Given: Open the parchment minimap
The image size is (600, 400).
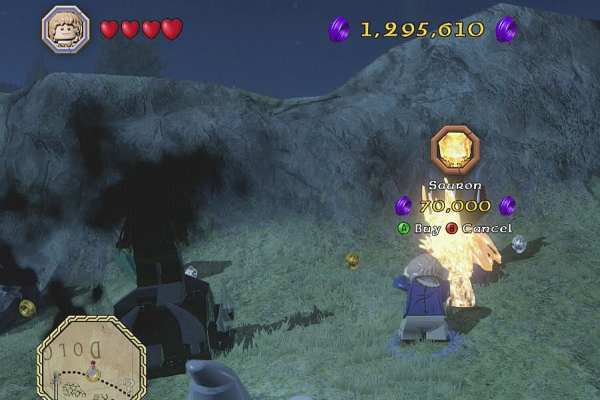Looking at the screenshot, I should pos(91,357).
